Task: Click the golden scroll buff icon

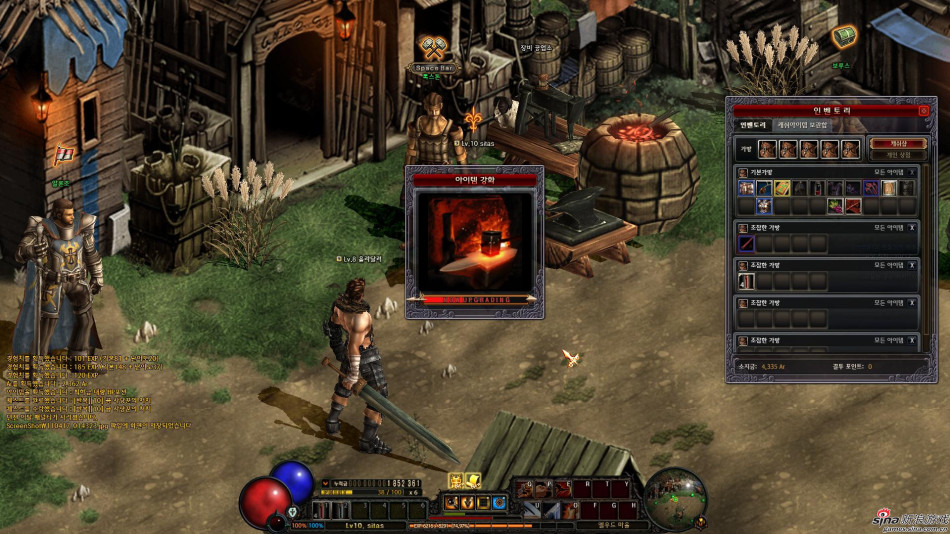Action: coord(472,480)
